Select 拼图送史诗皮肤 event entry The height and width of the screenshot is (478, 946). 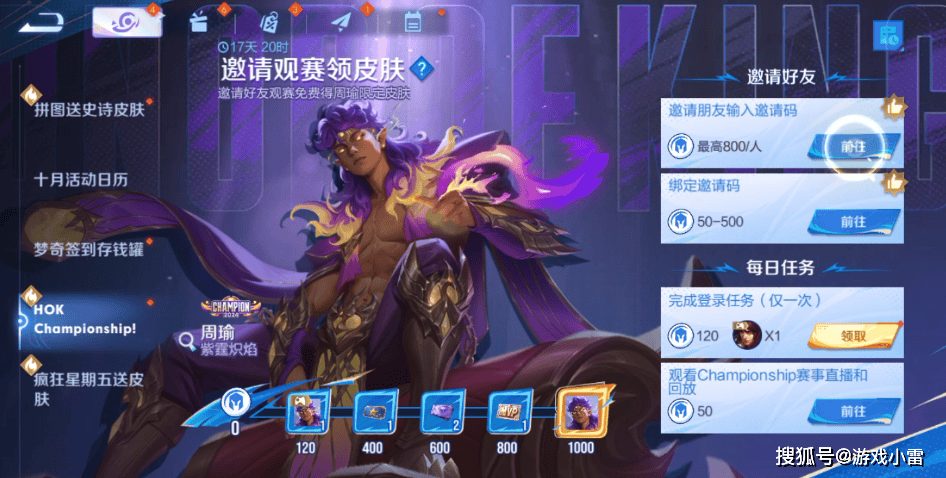point(89,108)
